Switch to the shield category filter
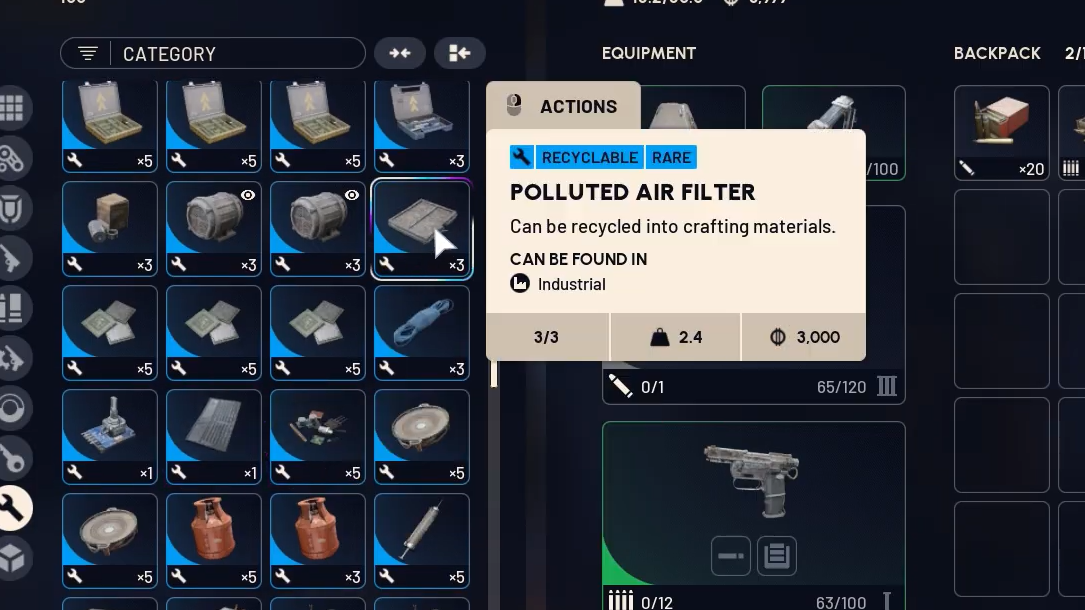 pos(12,208)
